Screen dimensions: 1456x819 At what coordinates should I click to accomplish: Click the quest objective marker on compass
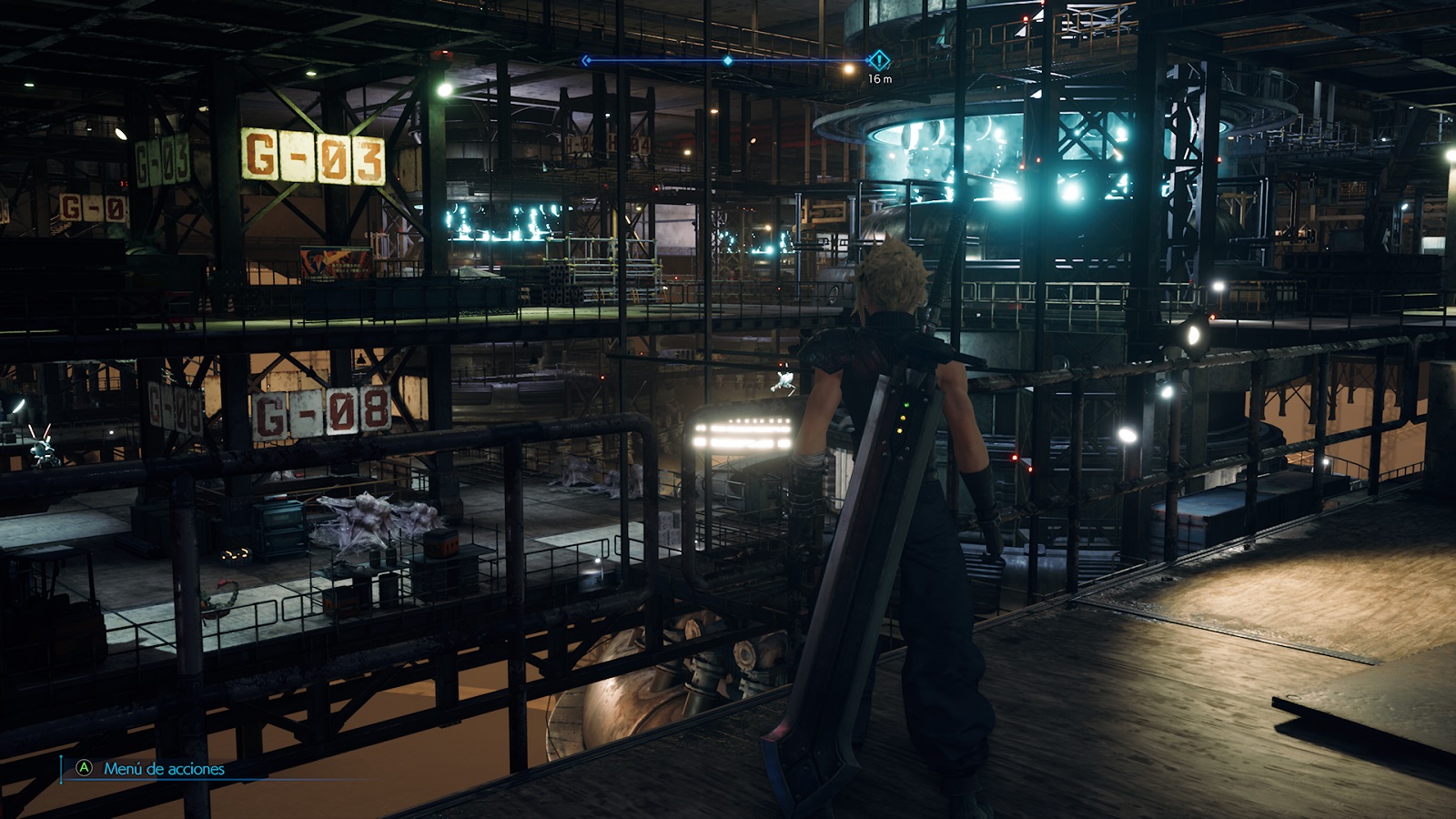[x=879, y=61]
